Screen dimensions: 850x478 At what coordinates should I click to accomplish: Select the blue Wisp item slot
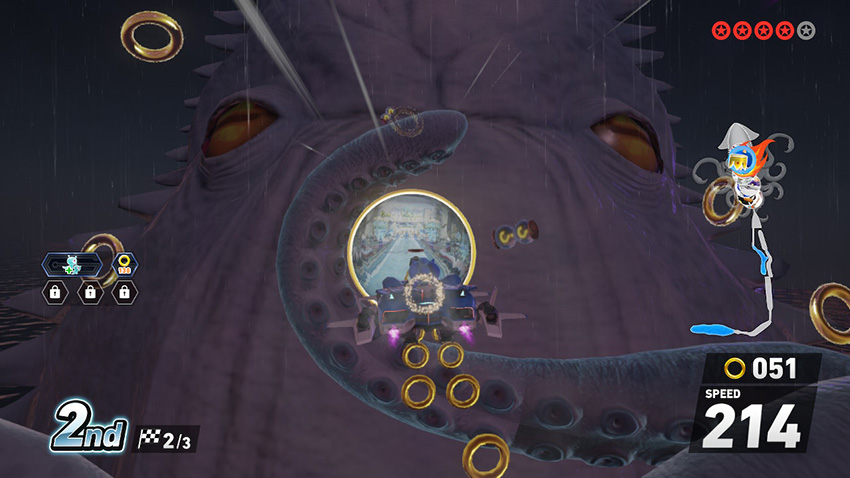pyautogui.click(x=74, y=265)
